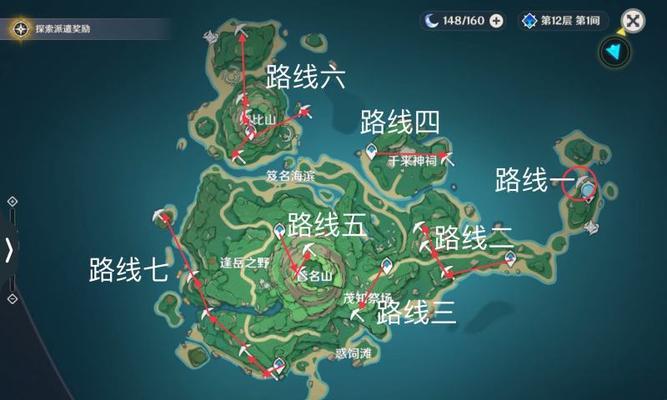Zoom out using the slider's bottom diamond
Screen dimensions: 667x400
11,297
